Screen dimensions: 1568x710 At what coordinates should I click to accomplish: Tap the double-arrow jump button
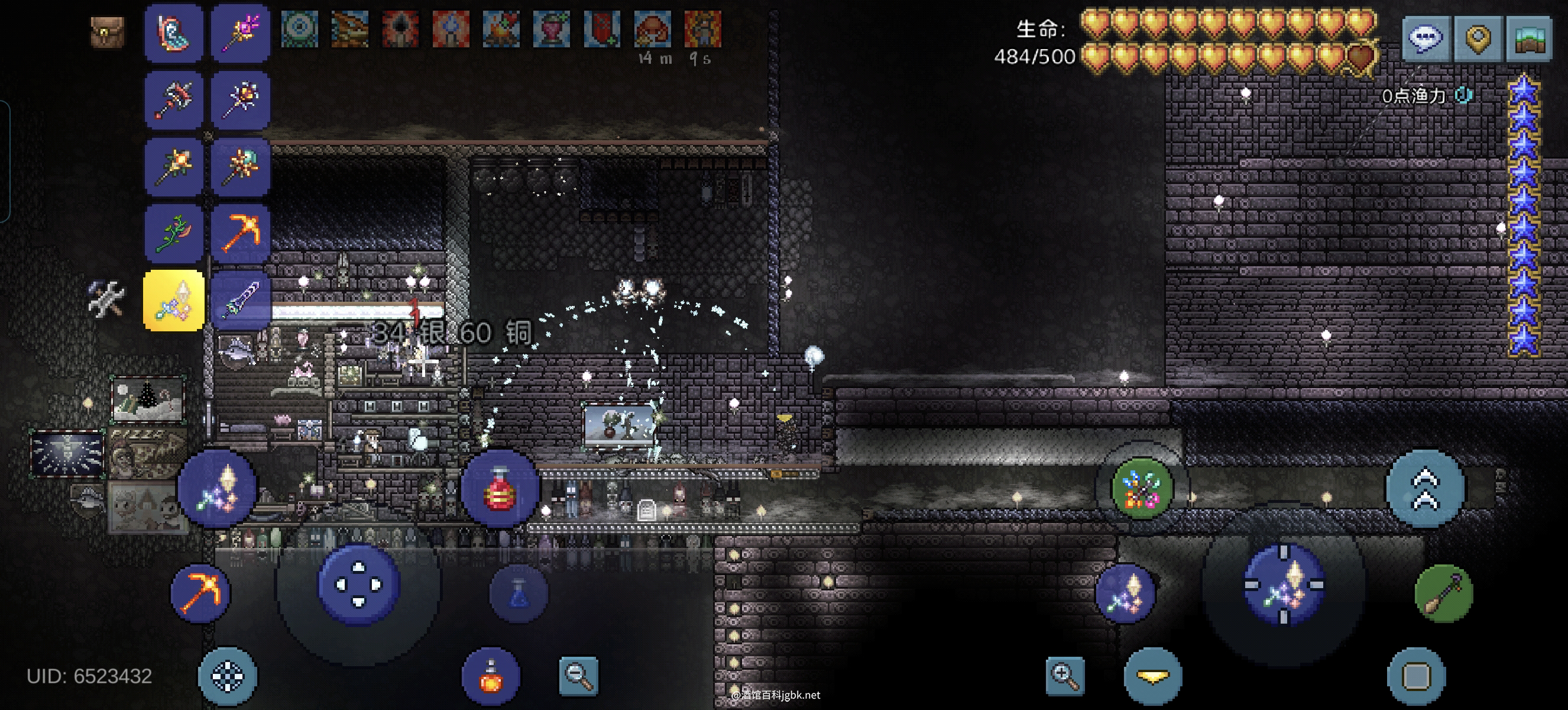(x=1425, y=488)
